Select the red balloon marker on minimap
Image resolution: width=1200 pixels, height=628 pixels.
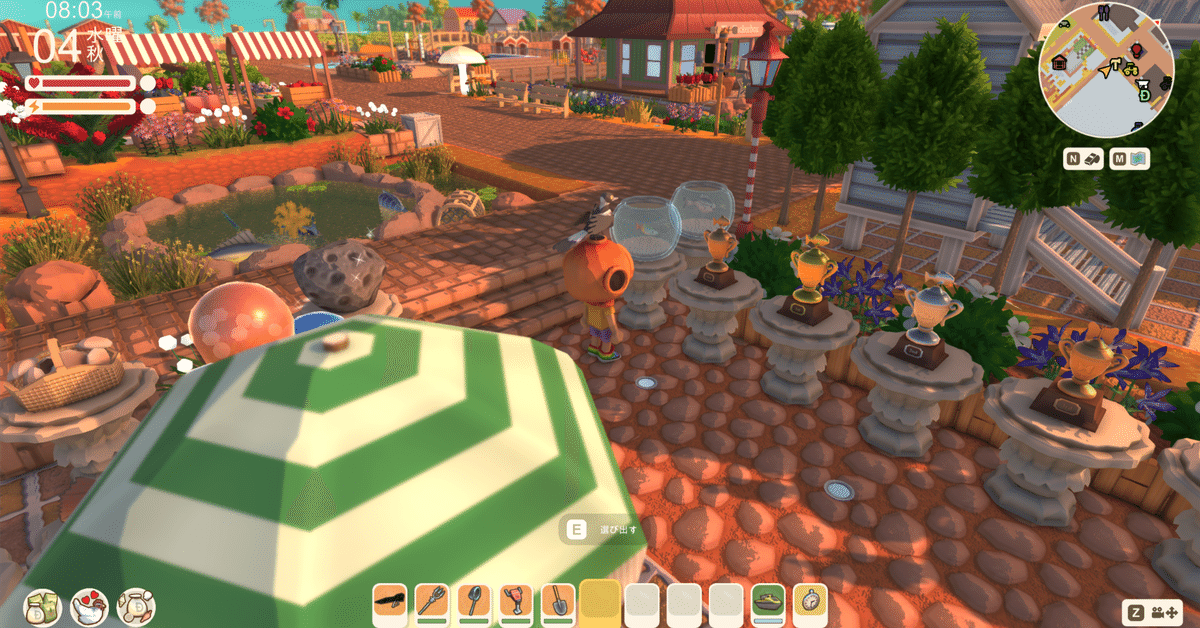[1136, 51]
